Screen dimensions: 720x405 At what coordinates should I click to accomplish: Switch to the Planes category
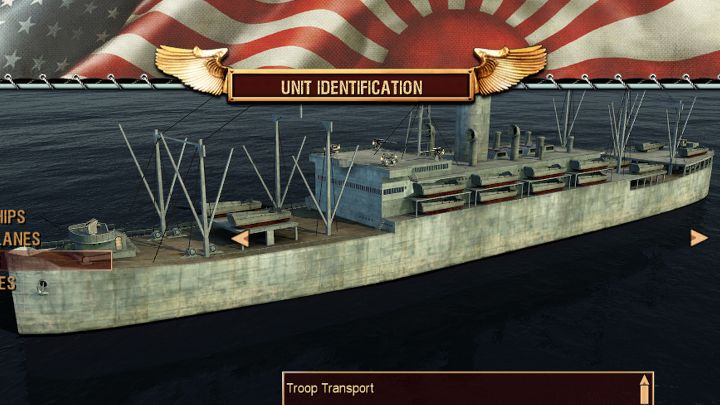pyautogui.click(x=20, y=238)
